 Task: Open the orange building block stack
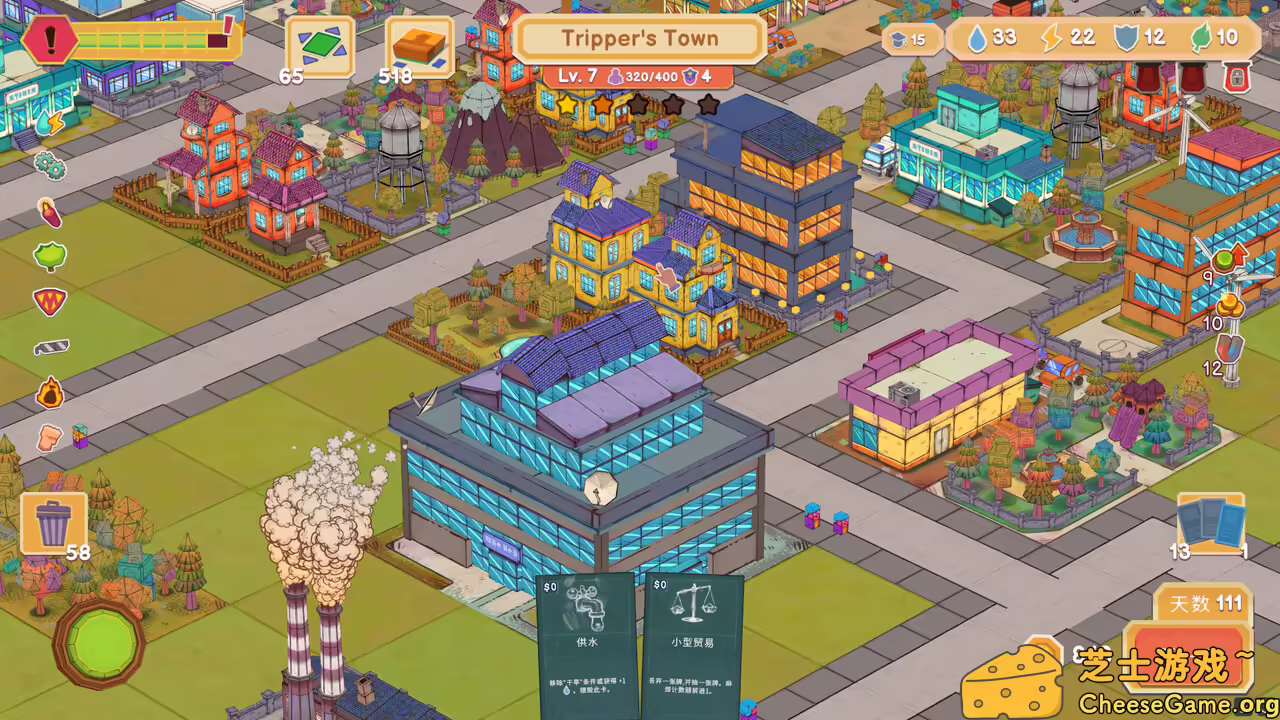coord(419,45)
